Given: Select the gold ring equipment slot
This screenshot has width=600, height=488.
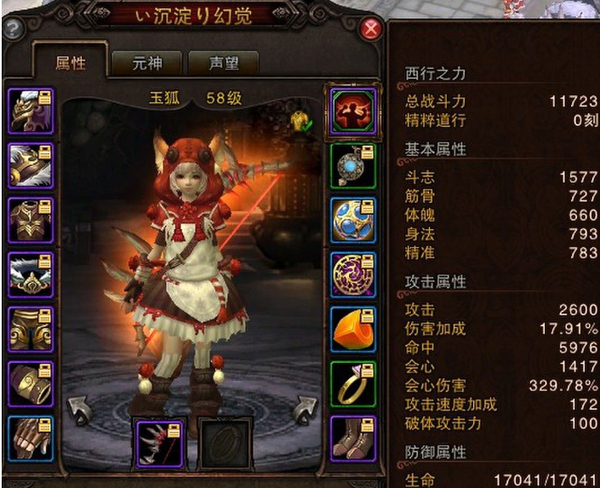Looking at the screenshot, I should [353, 384].
